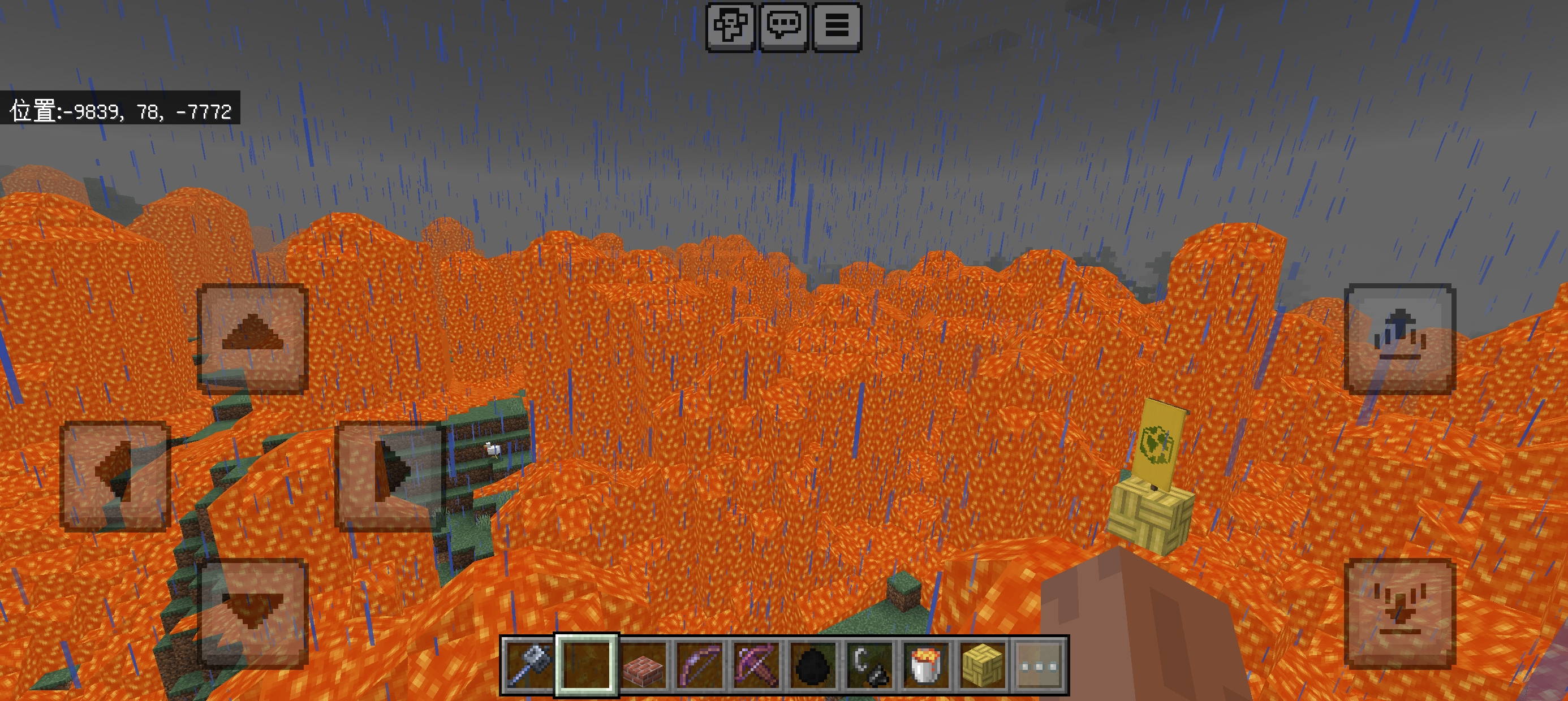
Task: Tap the move left arrow button
Action: point(115,476)
